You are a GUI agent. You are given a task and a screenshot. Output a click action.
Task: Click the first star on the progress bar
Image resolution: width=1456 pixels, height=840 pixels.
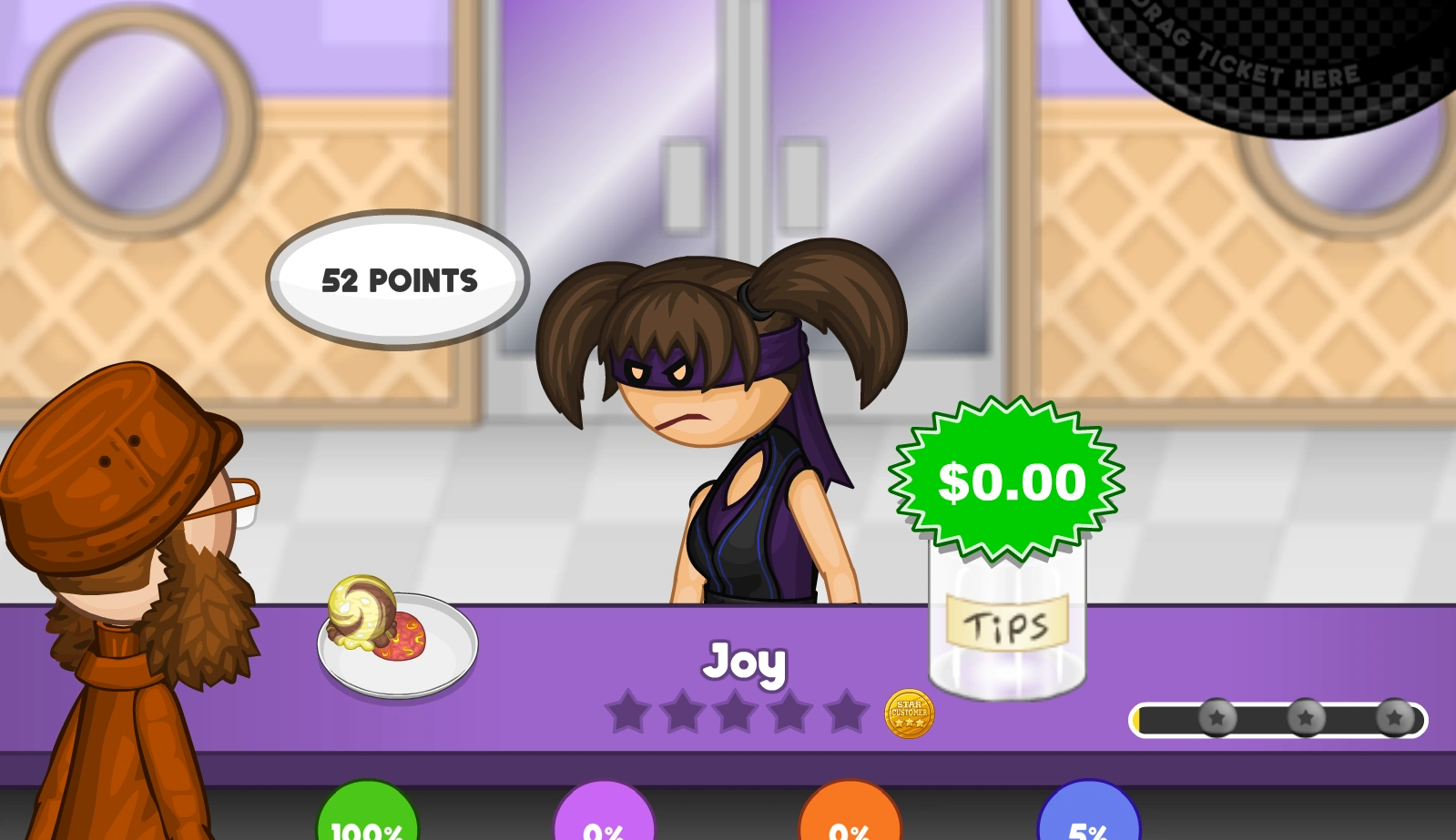pyautogui.click(x=1217, y=718)
